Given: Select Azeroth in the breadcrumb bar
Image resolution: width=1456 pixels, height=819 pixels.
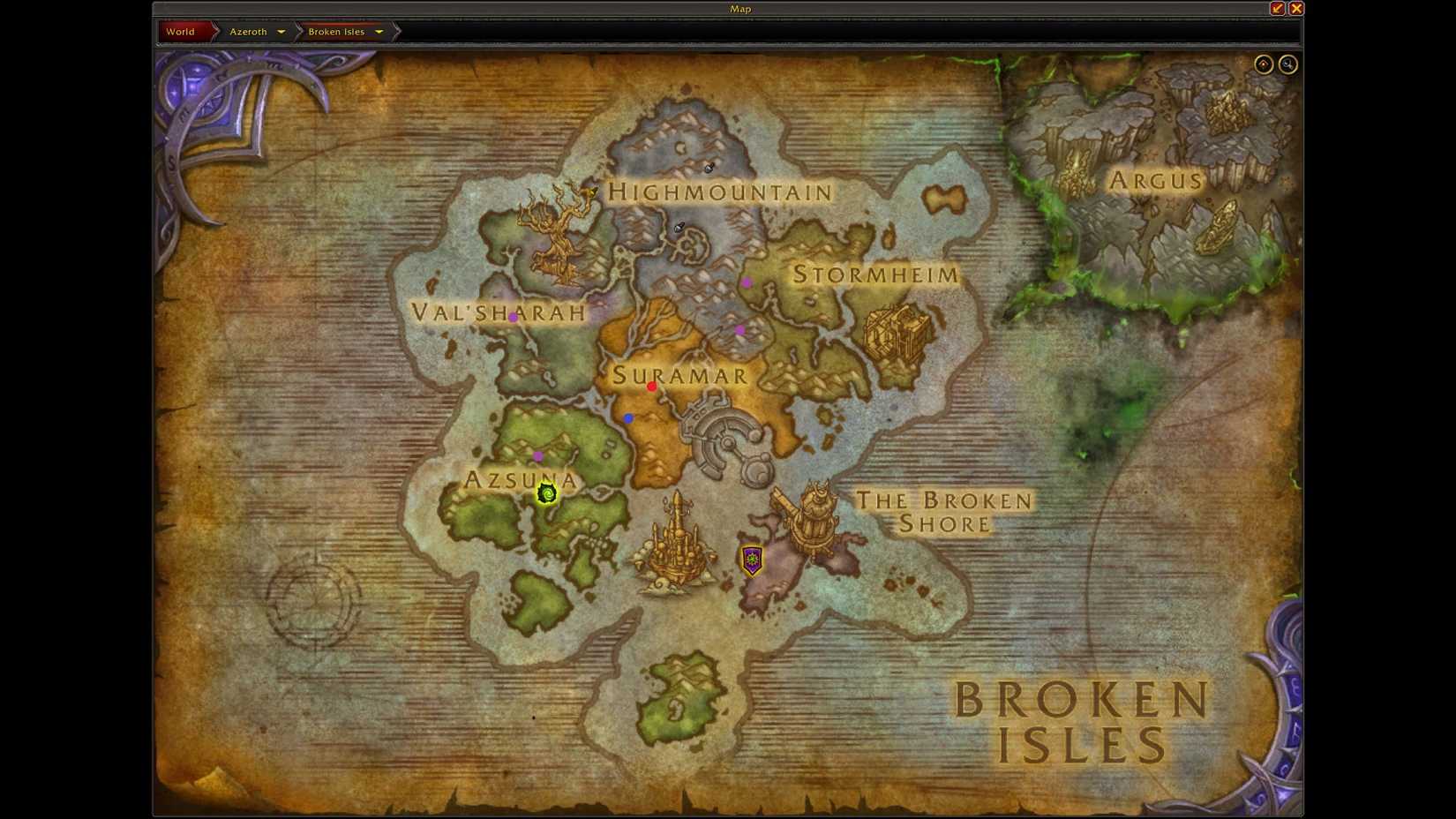Looking at the screenshot, I should pyautogui.click(x=247, y=31).
